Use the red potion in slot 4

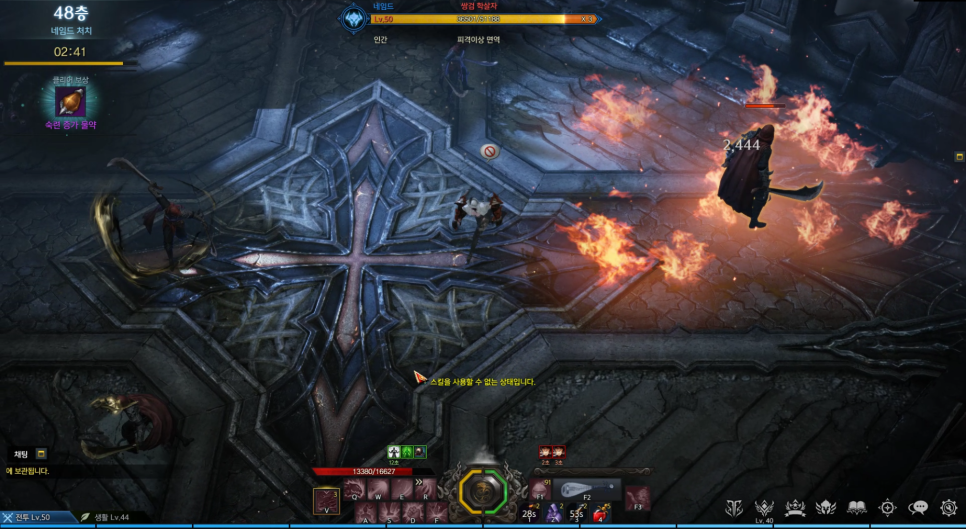pyautogui.click(x=600, y=513)
